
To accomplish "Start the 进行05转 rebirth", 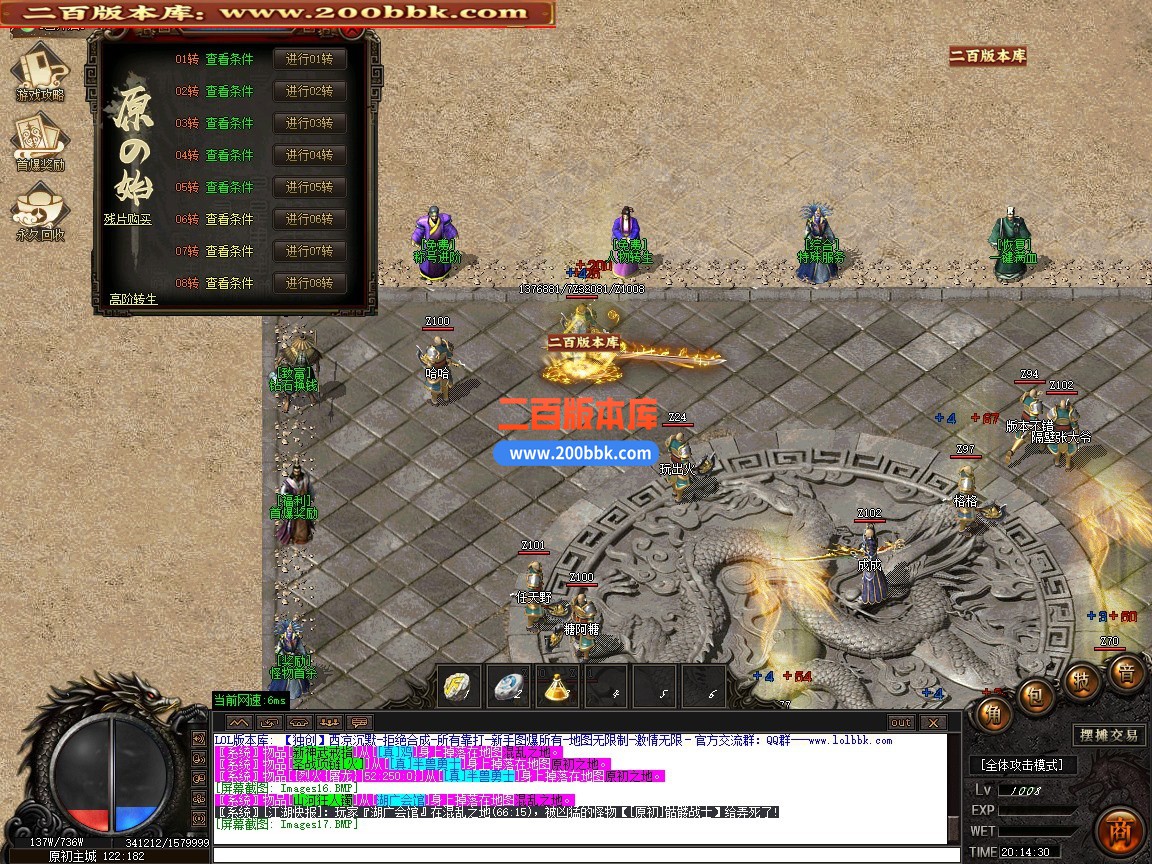I will point(309,187).
